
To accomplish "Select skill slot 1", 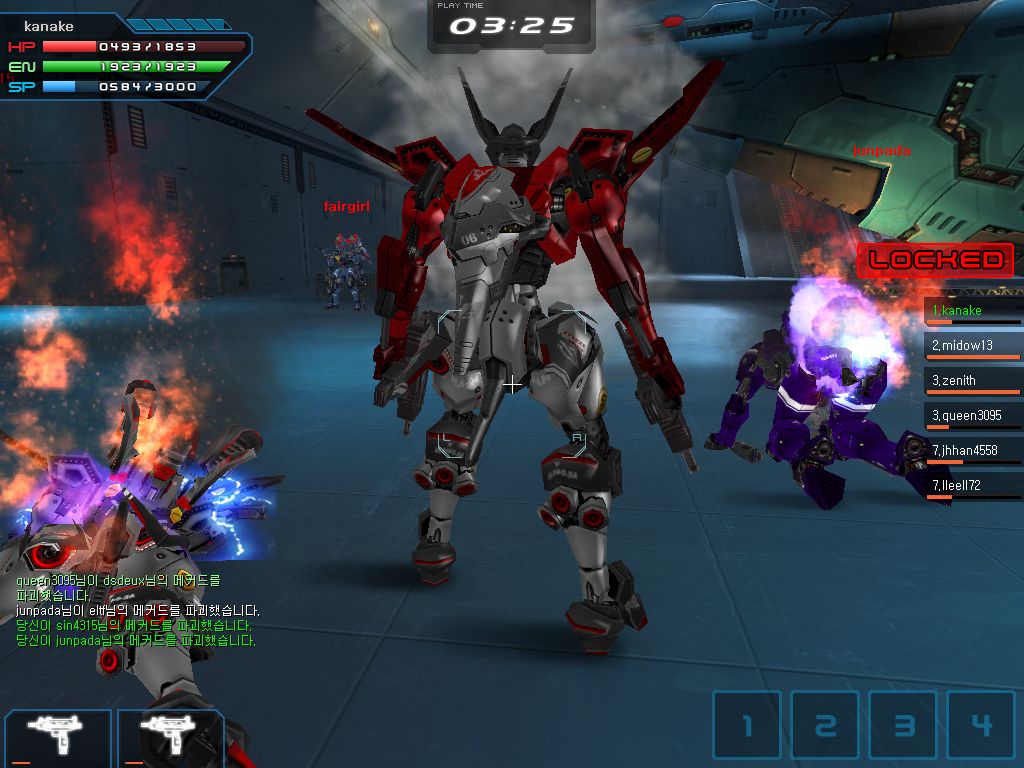I will click(746, 725).
